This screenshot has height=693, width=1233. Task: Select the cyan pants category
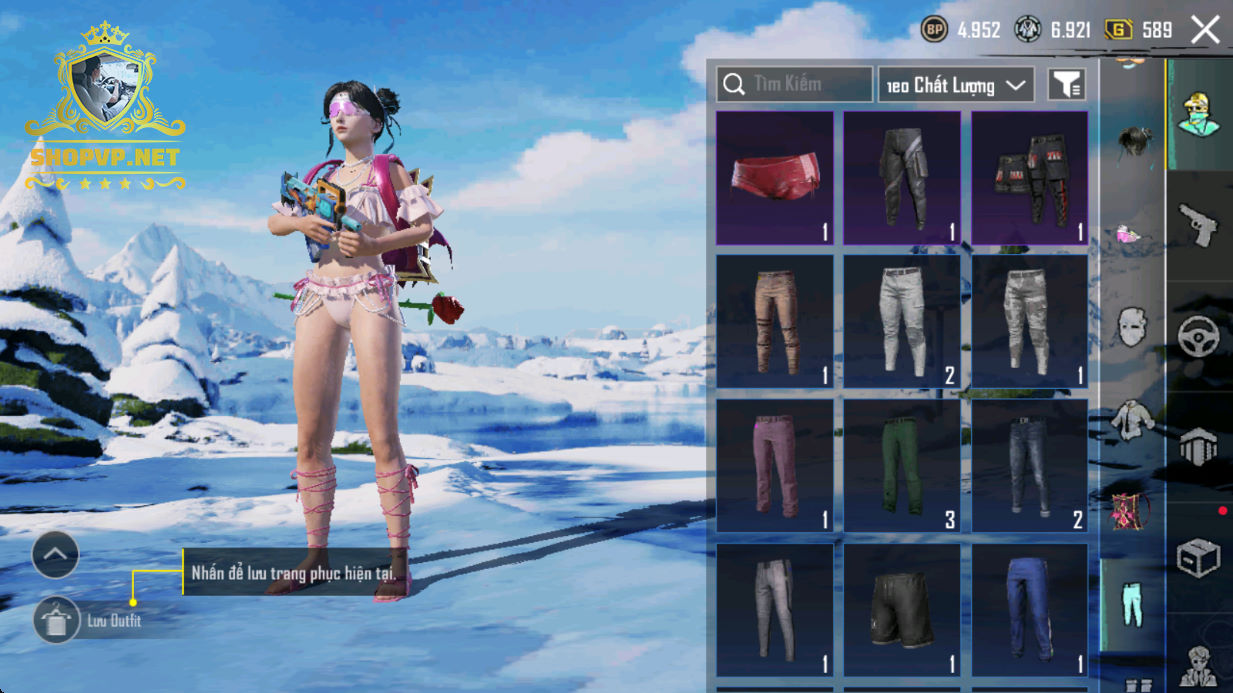pyautogui.click(x=1132, y=604)
